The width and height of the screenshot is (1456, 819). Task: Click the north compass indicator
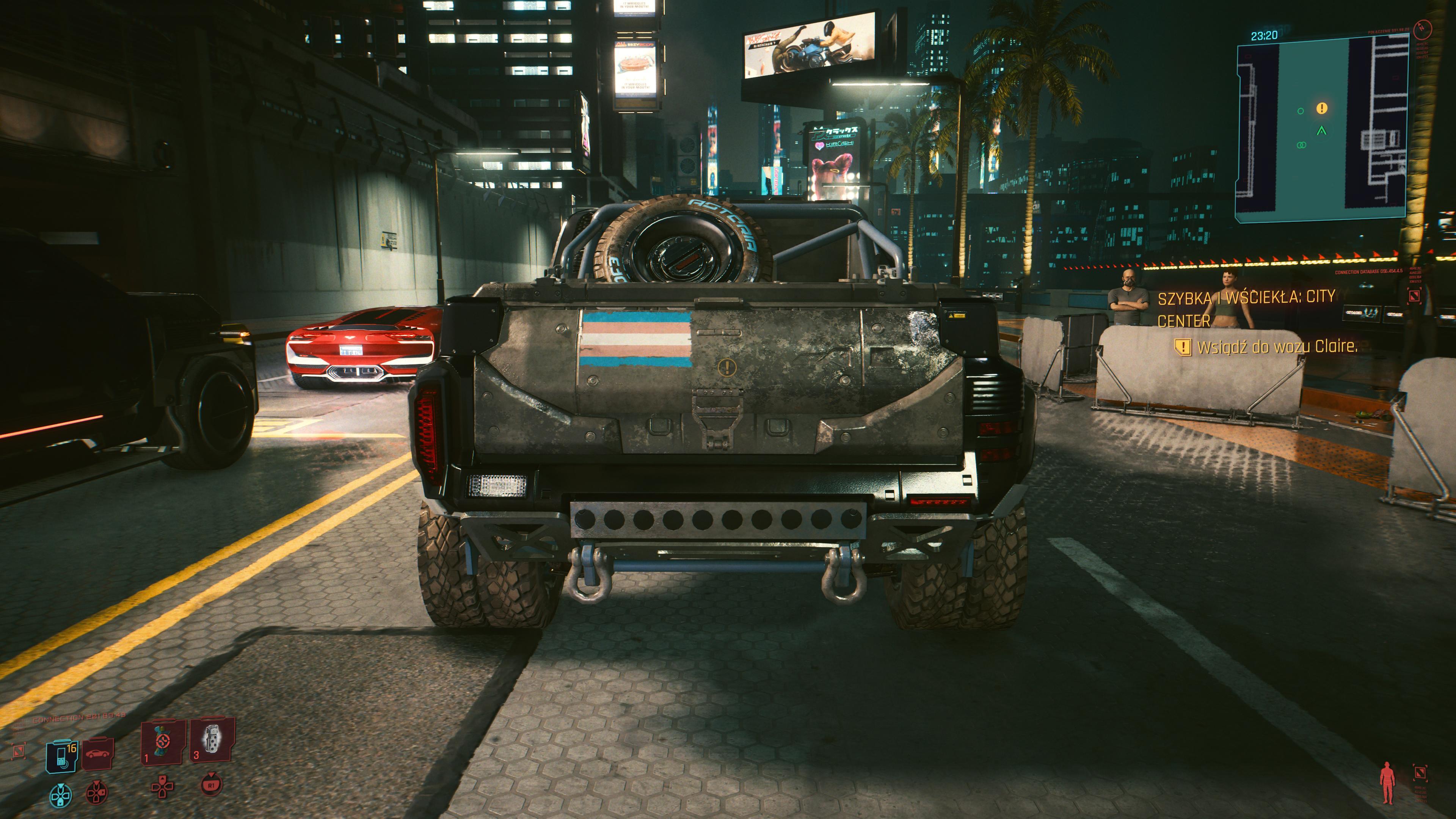(x=1422, y=28)
